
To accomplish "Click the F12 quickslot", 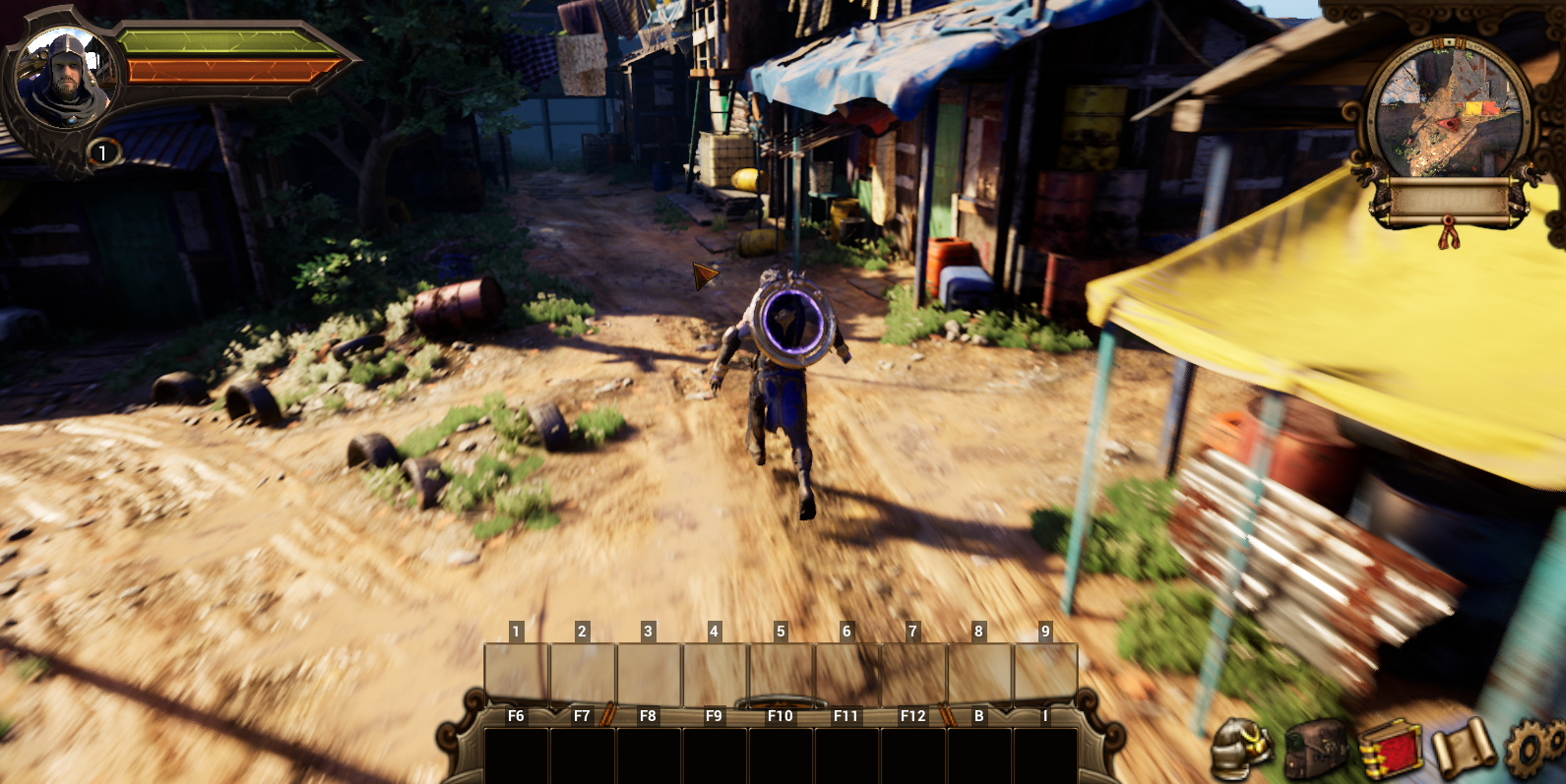I will [911, 753].
